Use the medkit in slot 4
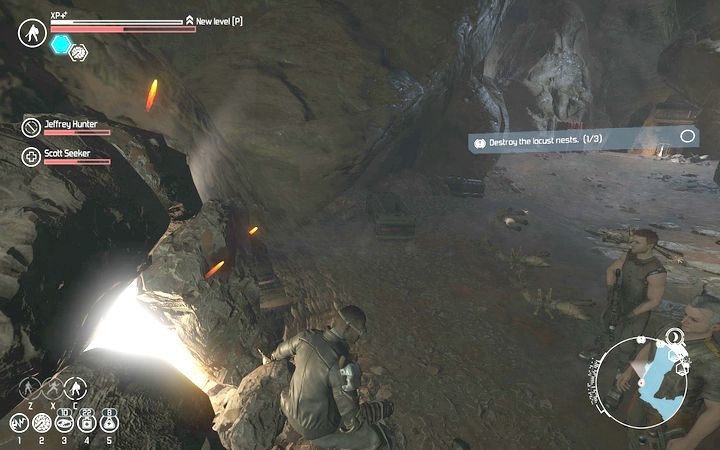This screenshot has width=720, height=450. pyautogui.click(x=85, y=423)
